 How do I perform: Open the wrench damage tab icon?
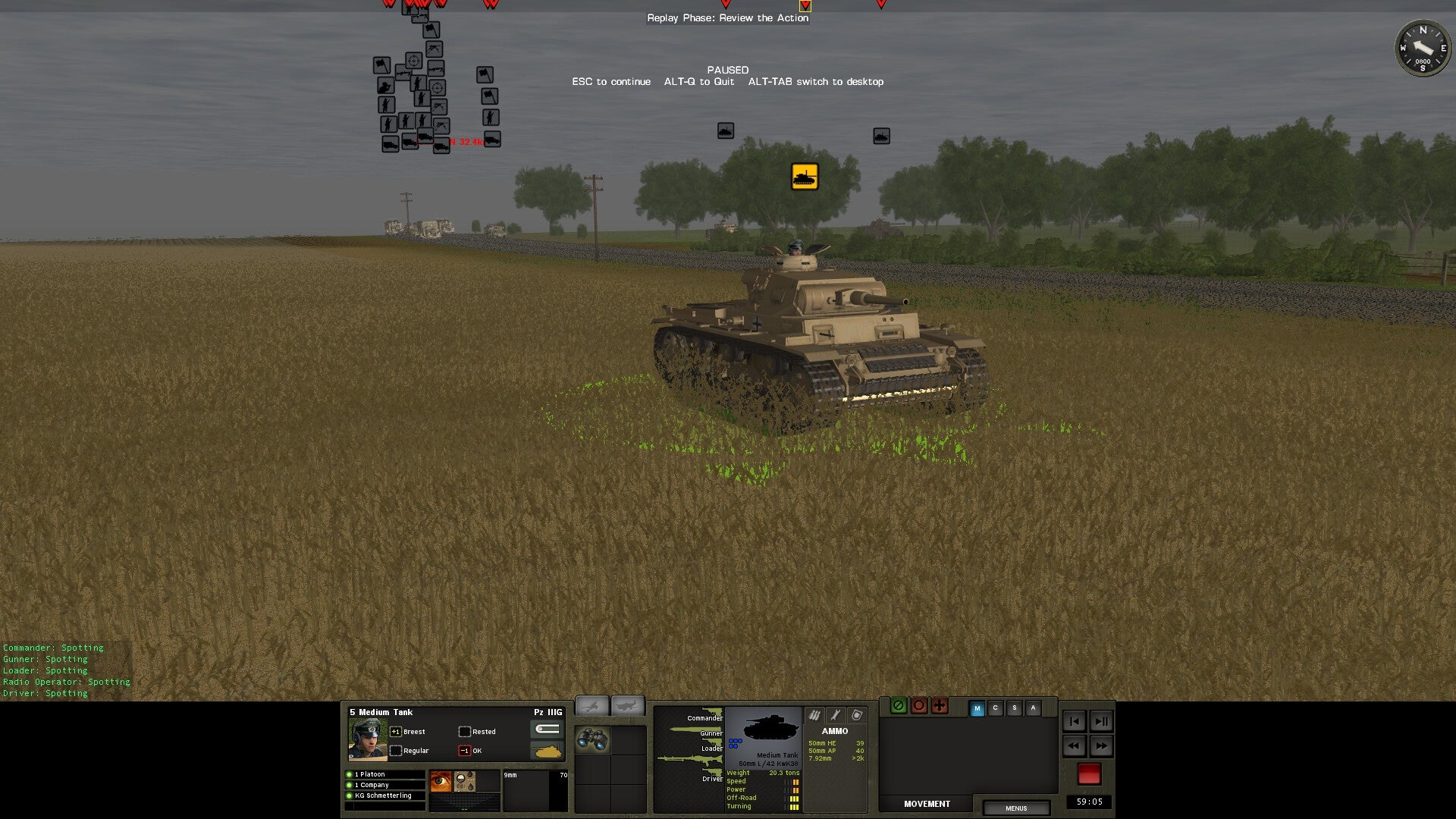pos(836,715)
